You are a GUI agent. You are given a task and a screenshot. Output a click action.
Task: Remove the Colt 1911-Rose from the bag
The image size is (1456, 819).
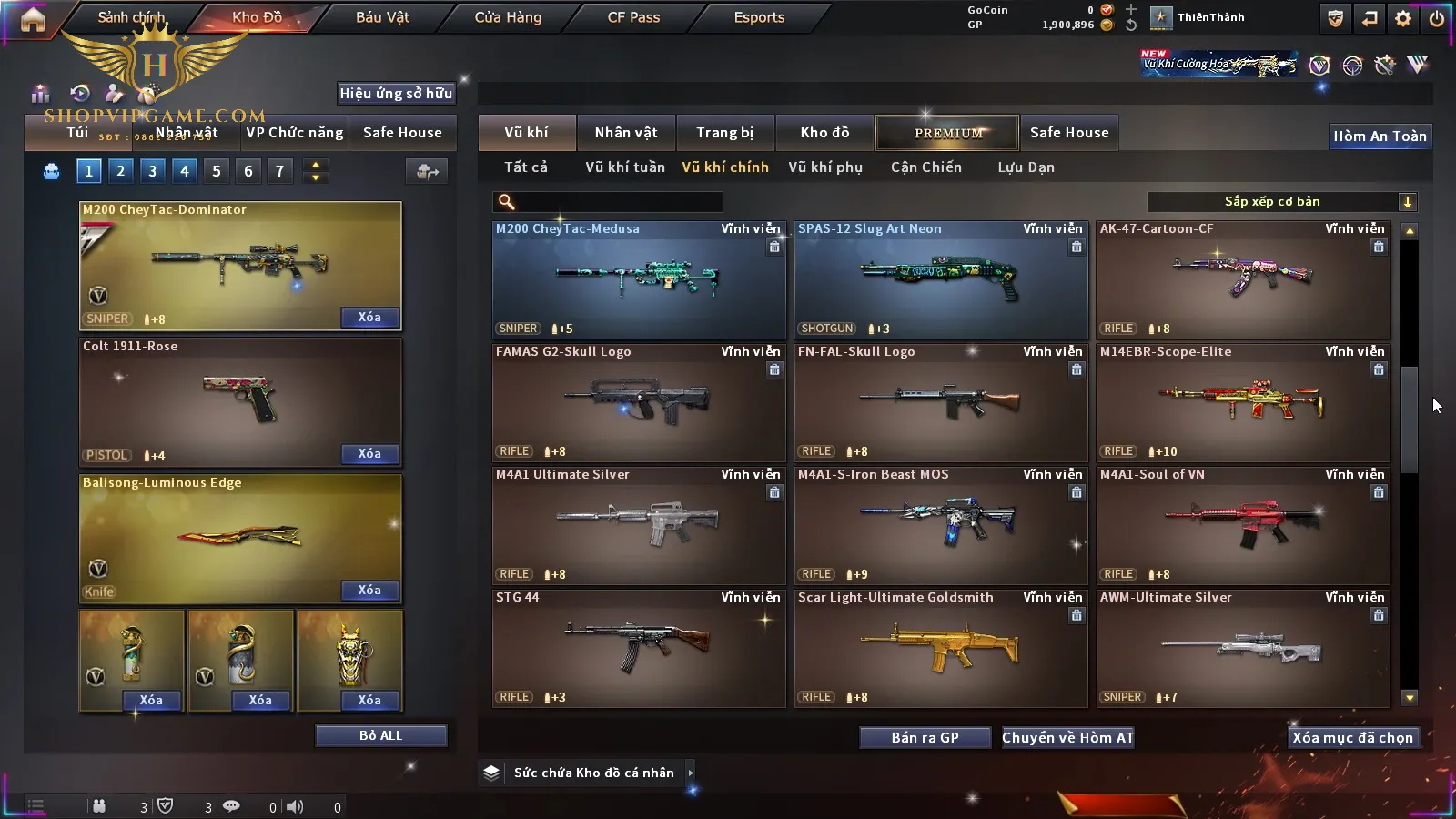point(369,454)
